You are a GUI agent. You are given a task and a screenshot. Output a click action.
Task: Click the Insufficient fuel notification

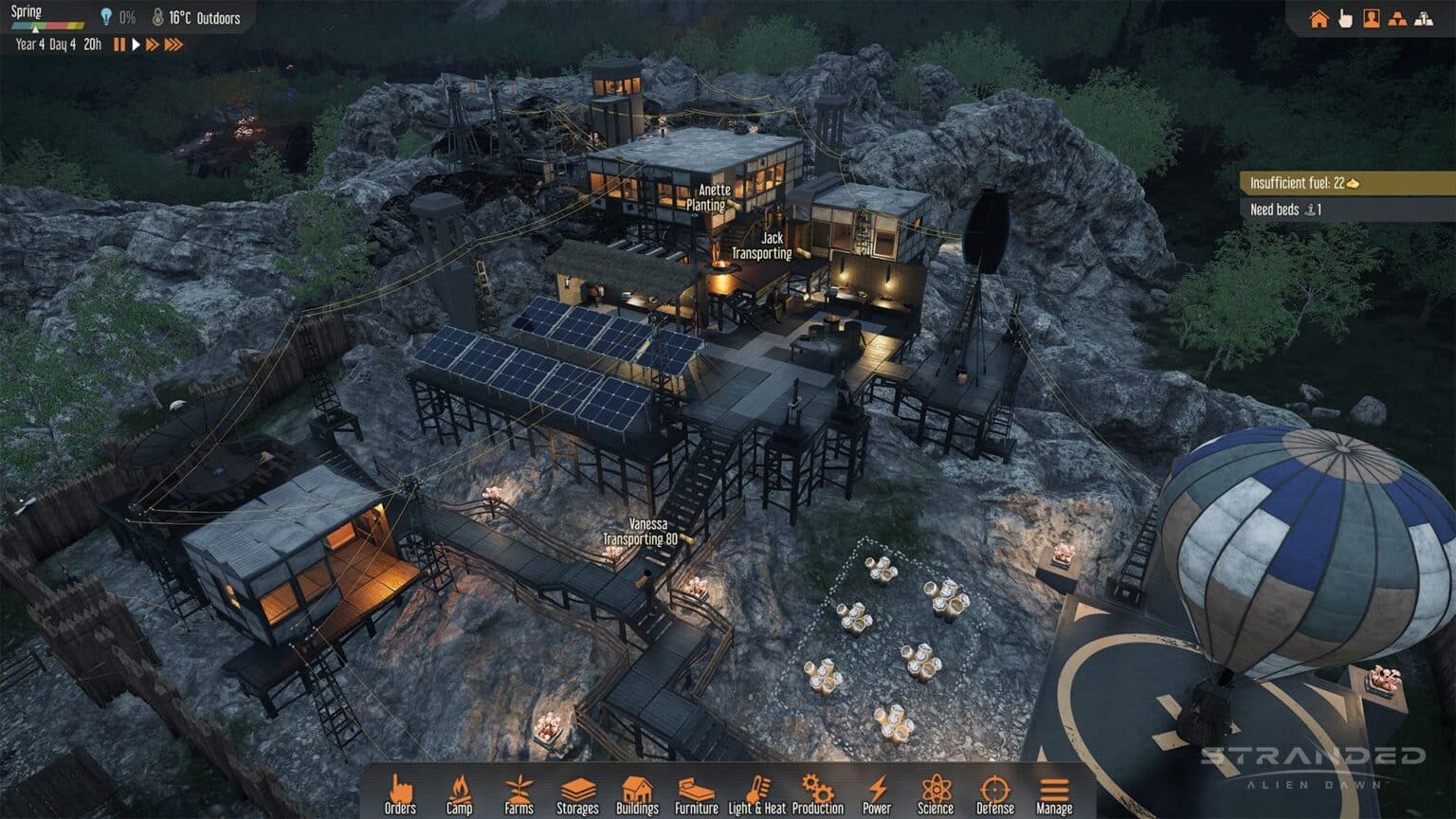click(x=1346, y=183)
